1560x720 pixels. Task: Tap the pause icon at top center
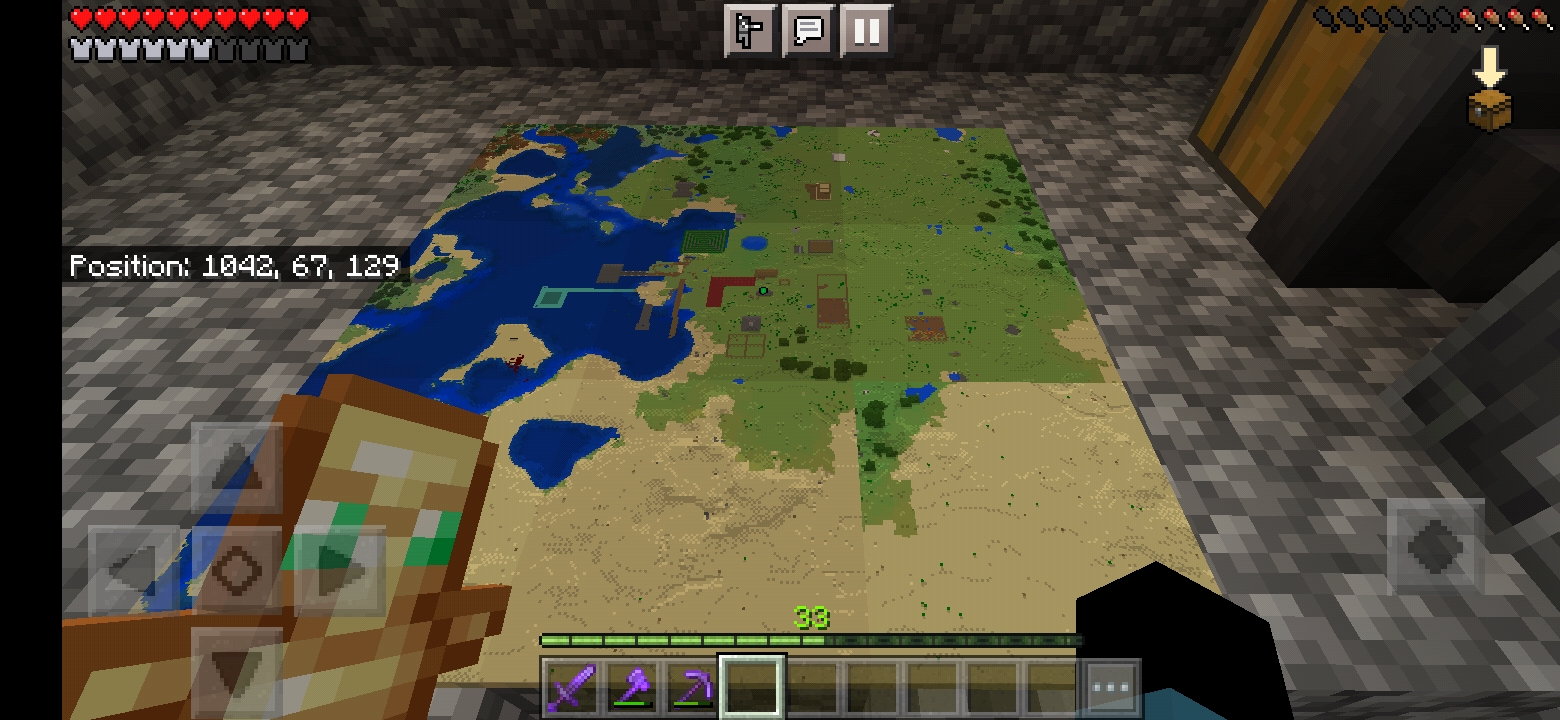coord(866,29)
